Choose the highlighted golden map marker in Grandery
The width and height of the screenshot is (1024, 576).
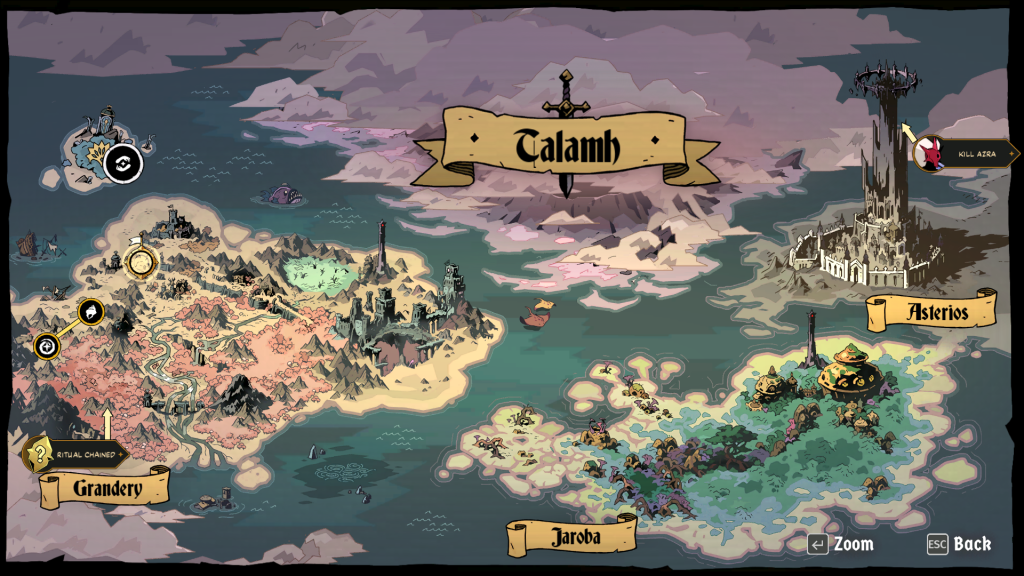[x=142, y=262]
